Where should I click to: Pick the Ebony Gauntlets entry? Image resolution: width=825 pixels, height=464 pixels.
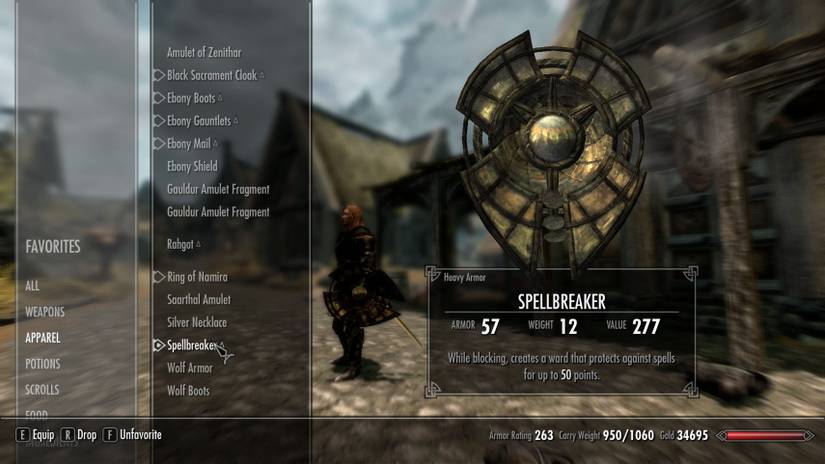click(x=199, y=121)
